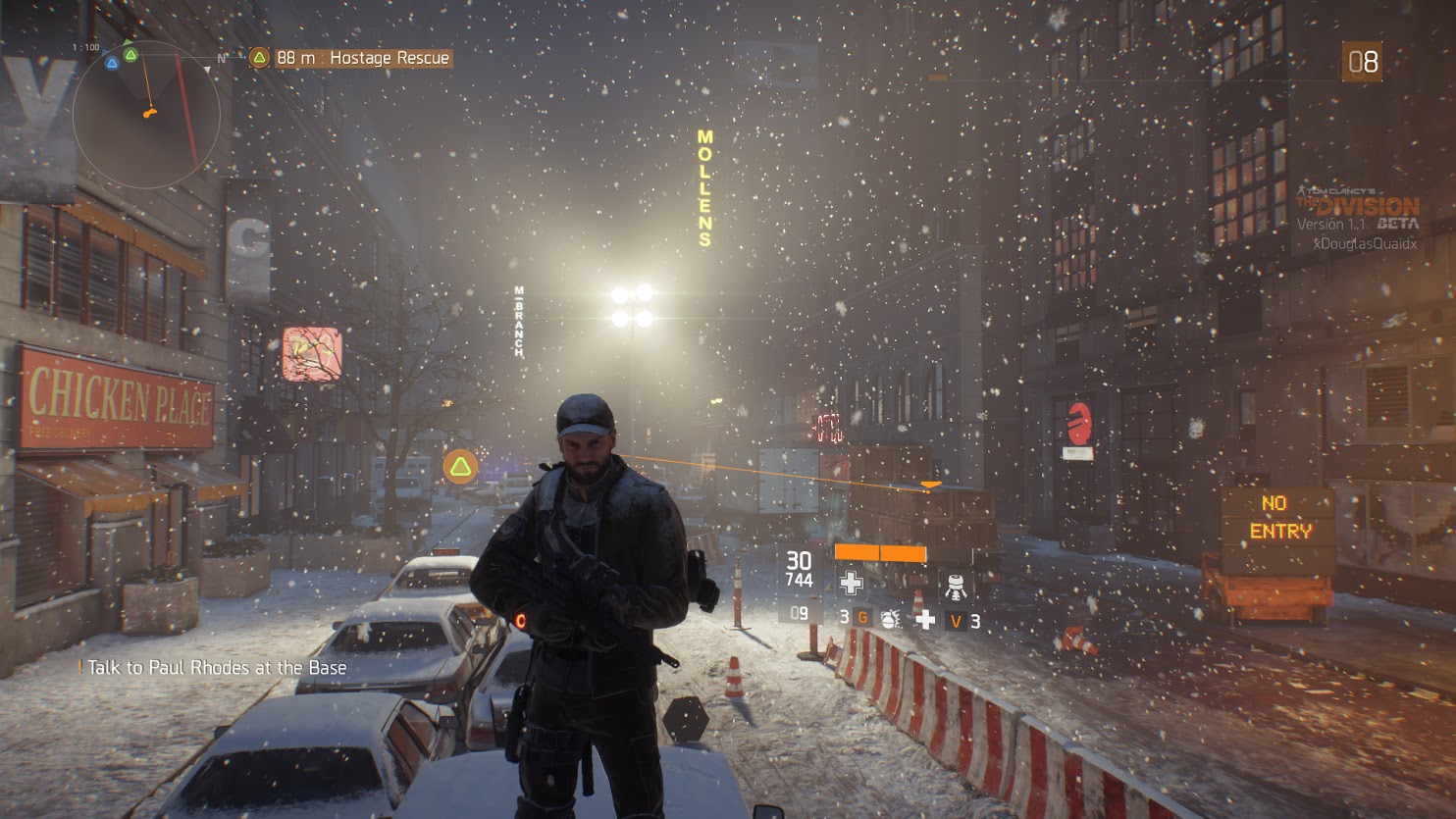Use the medkit plus icon

coord(924,618)
